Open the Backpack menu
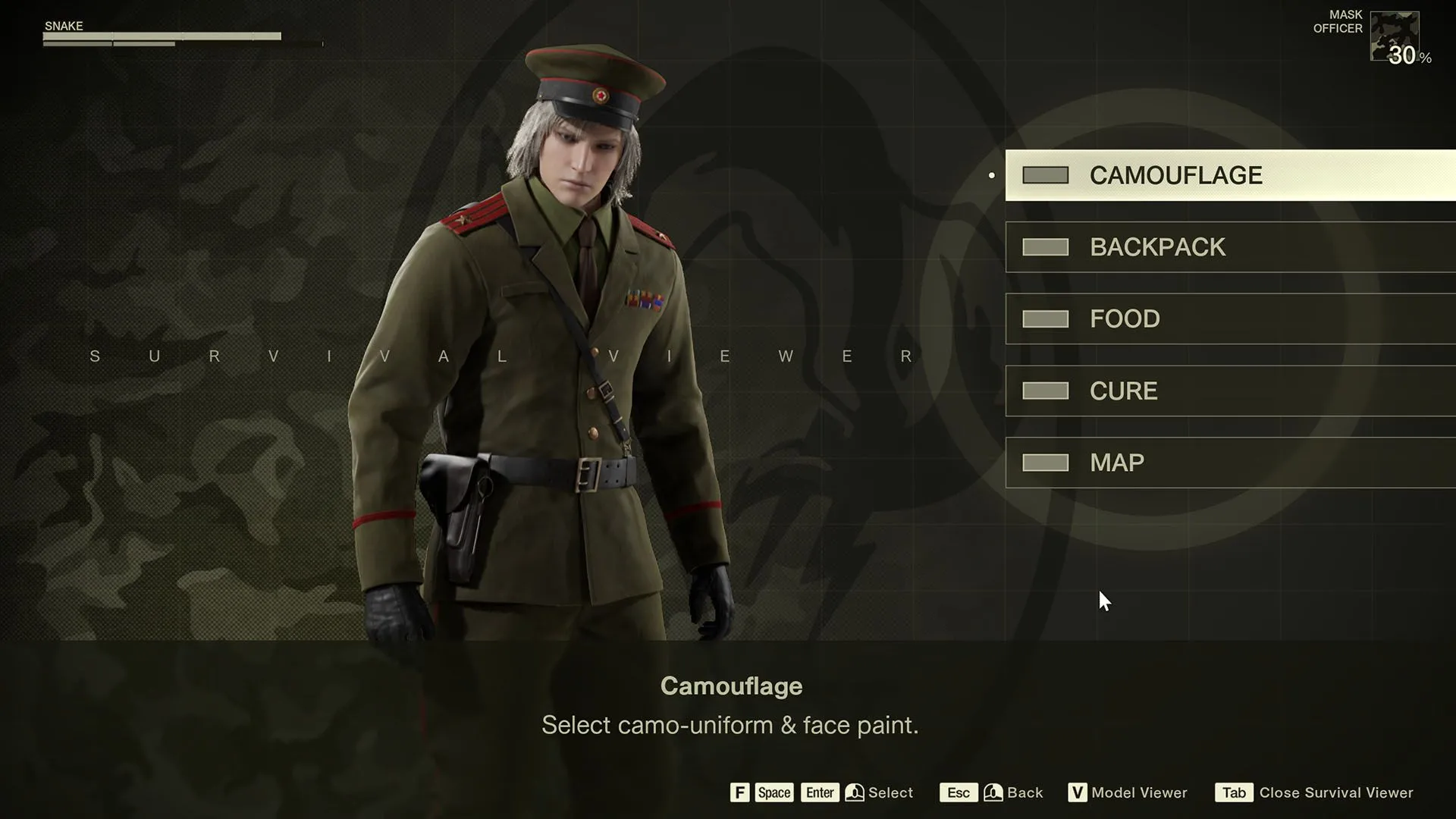 tap(1228, 247)
